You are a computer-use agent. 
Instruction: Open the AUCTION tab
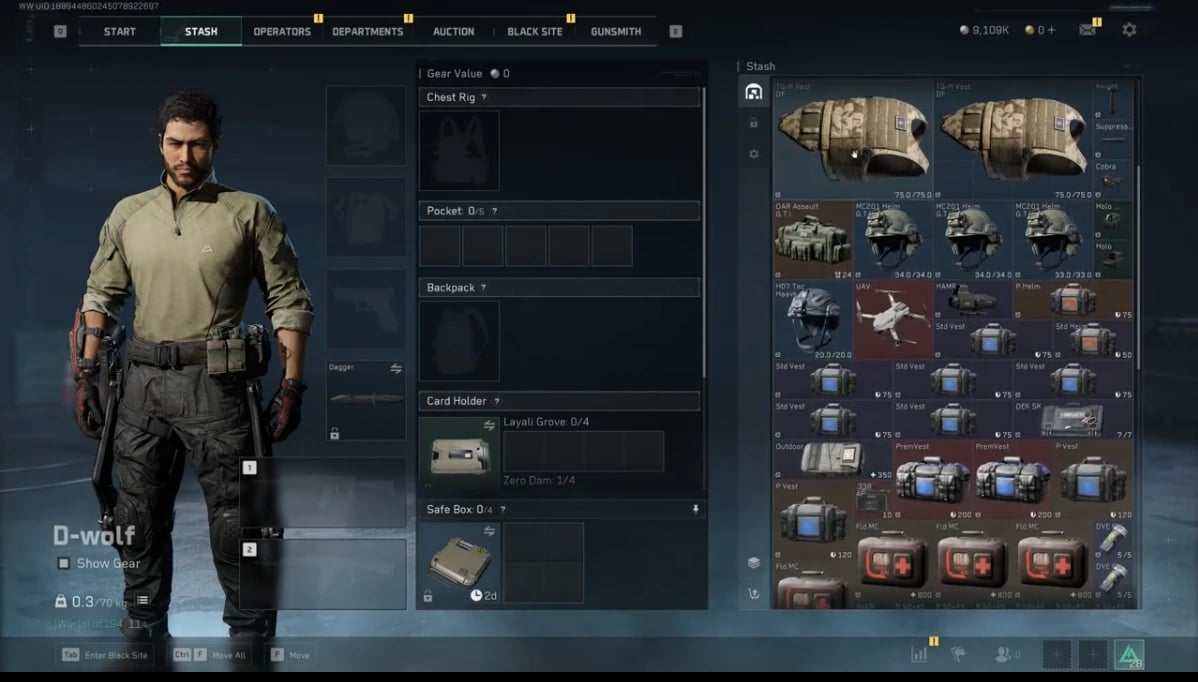point(453,31)
